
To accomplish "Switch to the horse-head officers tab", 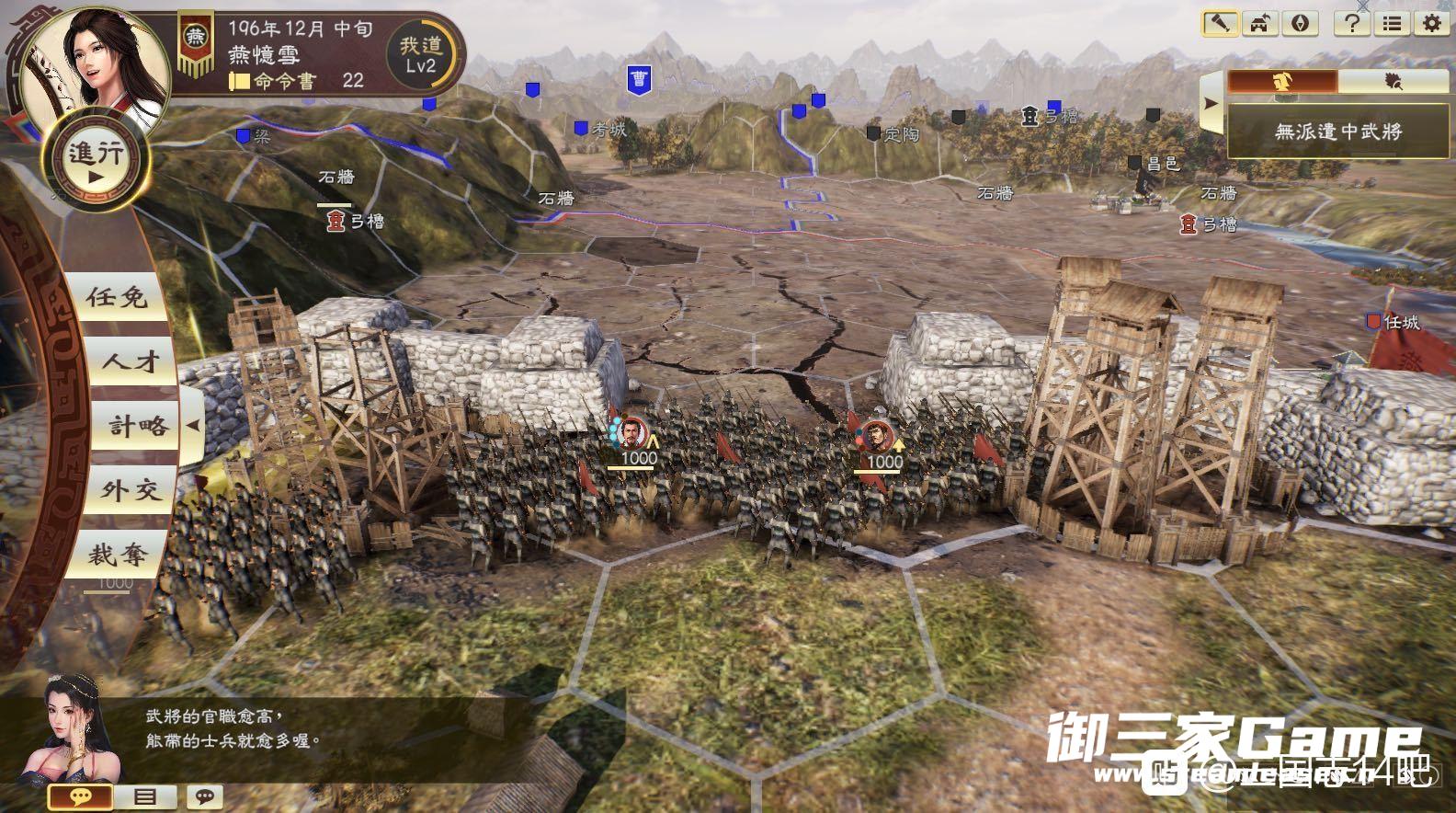I will [1282, 82].
